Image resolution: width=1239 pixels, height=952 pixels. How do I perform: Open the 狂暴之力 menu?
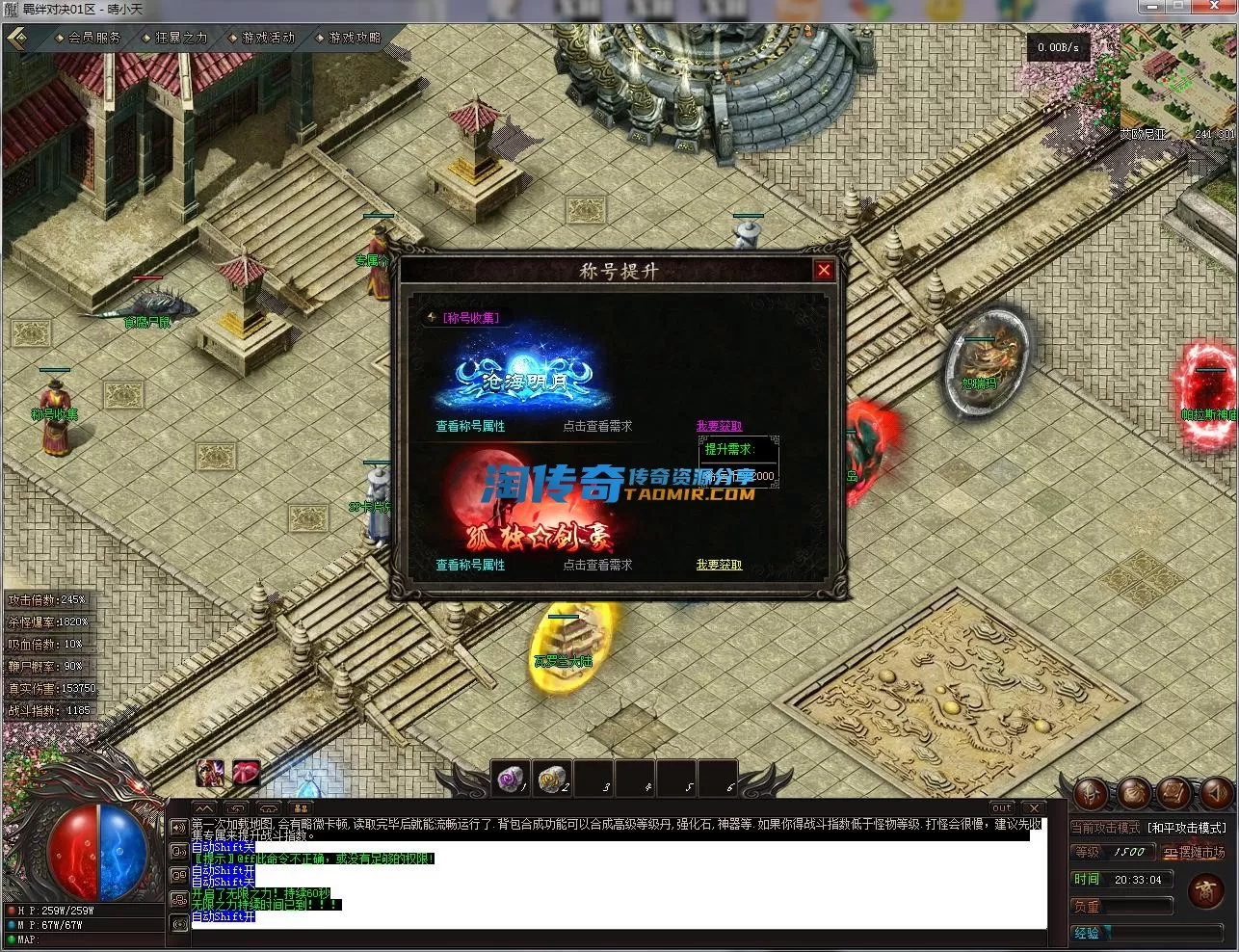[180, 38]
